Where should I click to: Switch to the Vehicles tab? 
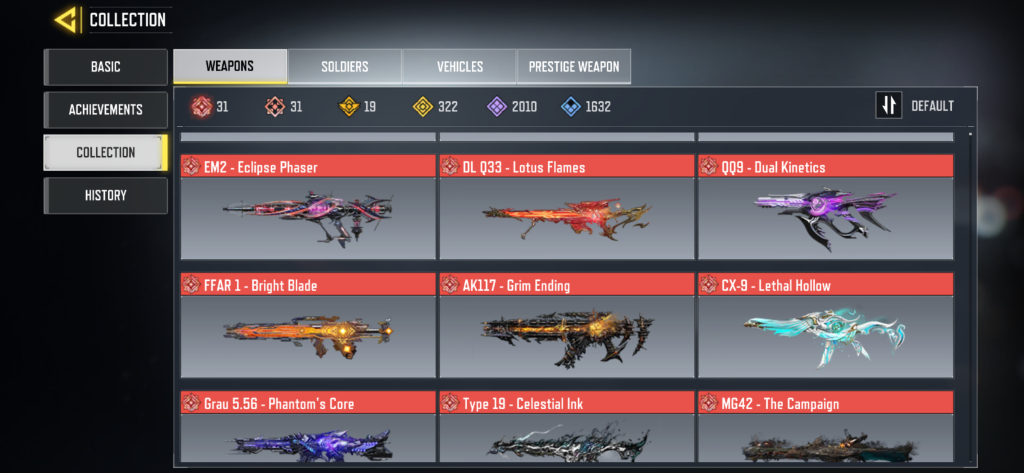(460, 67)
